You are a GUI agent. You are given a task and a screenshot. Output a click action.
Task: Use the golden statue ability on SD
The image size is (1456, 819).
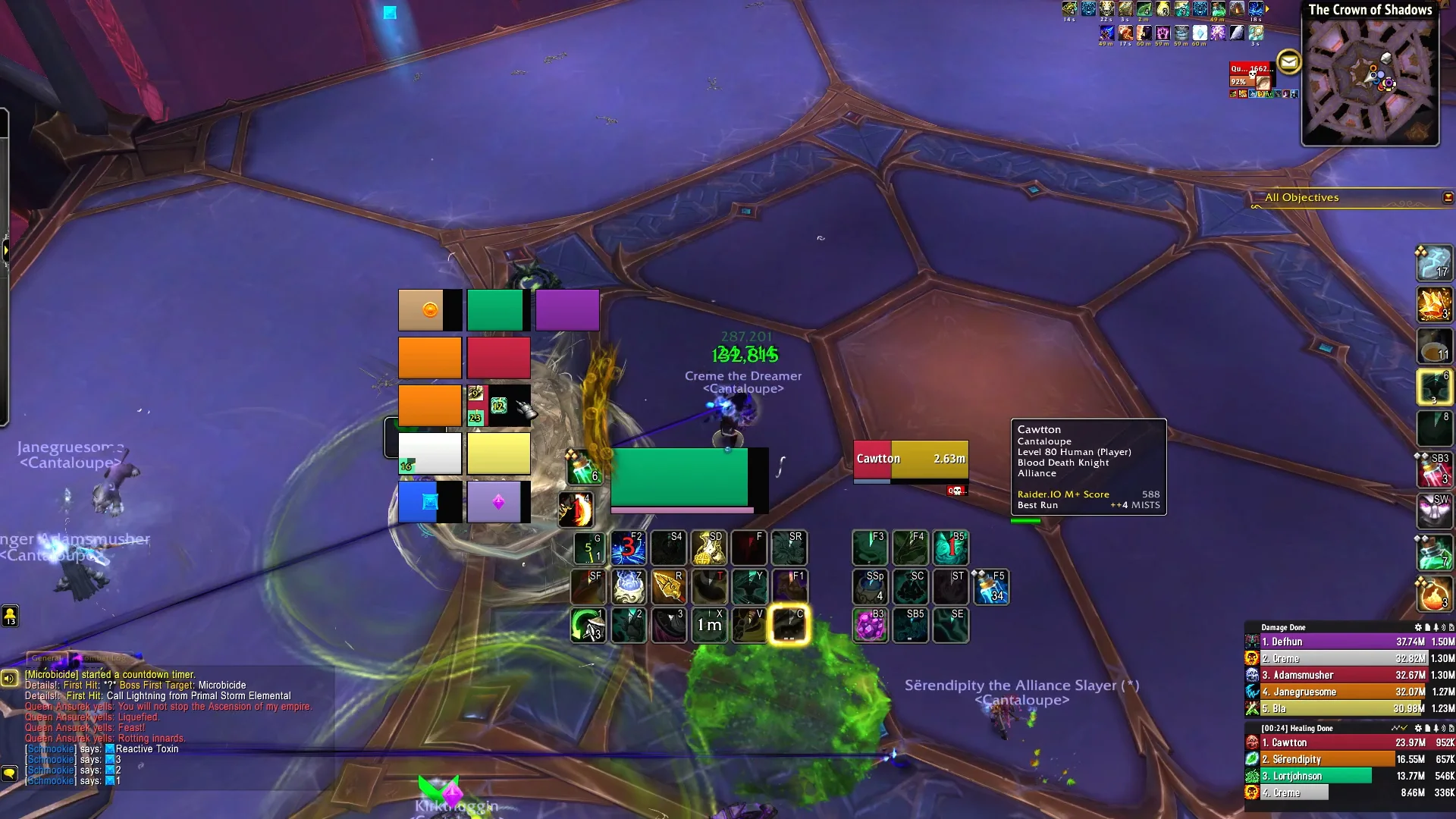708,548
